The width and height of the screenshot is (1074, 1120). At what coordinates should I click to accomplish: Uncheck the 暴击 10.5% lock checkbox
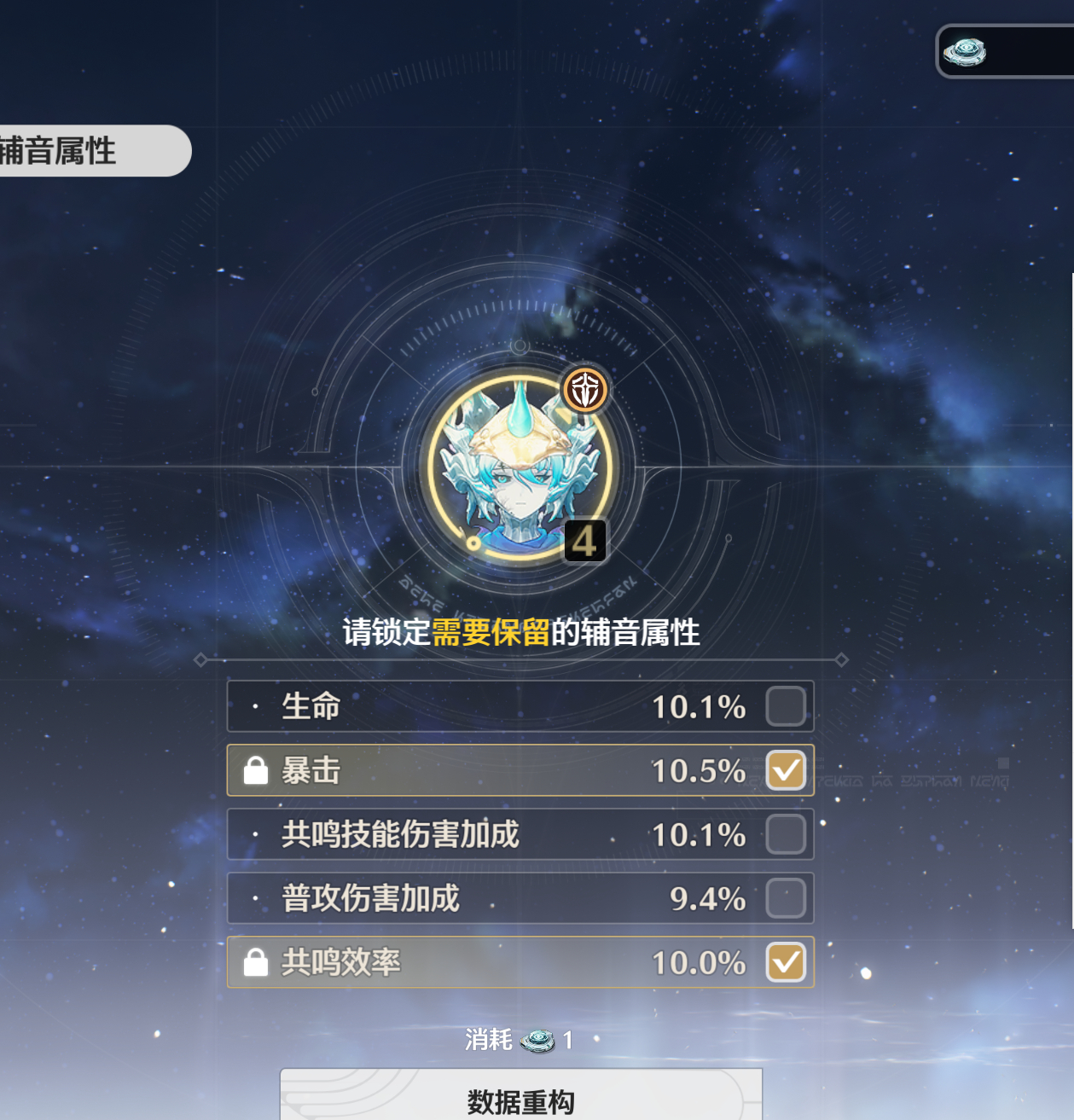[786, 770]
